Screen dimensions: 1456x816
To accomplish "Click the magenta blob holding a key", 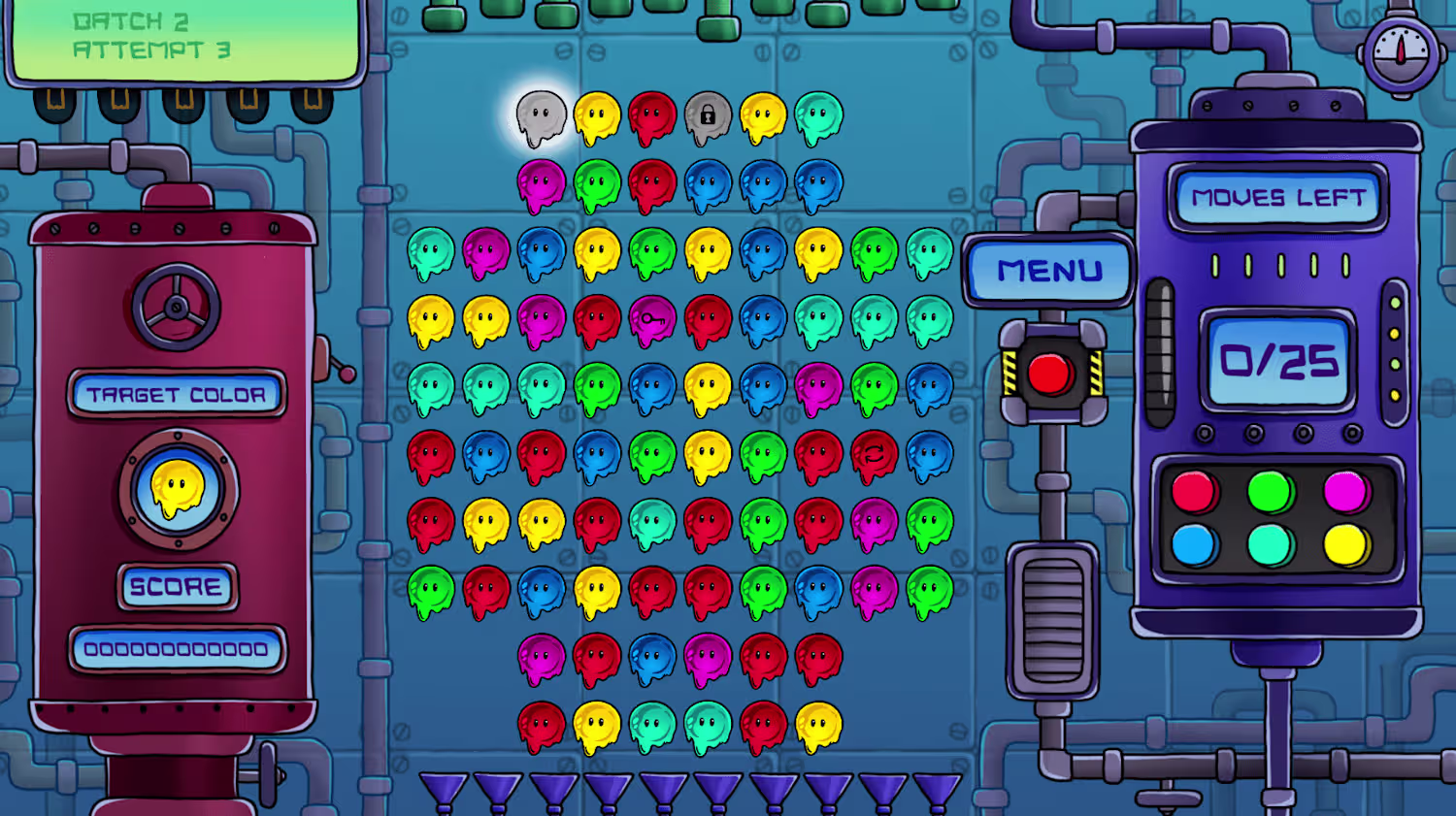I will click(x=652, y=320).
